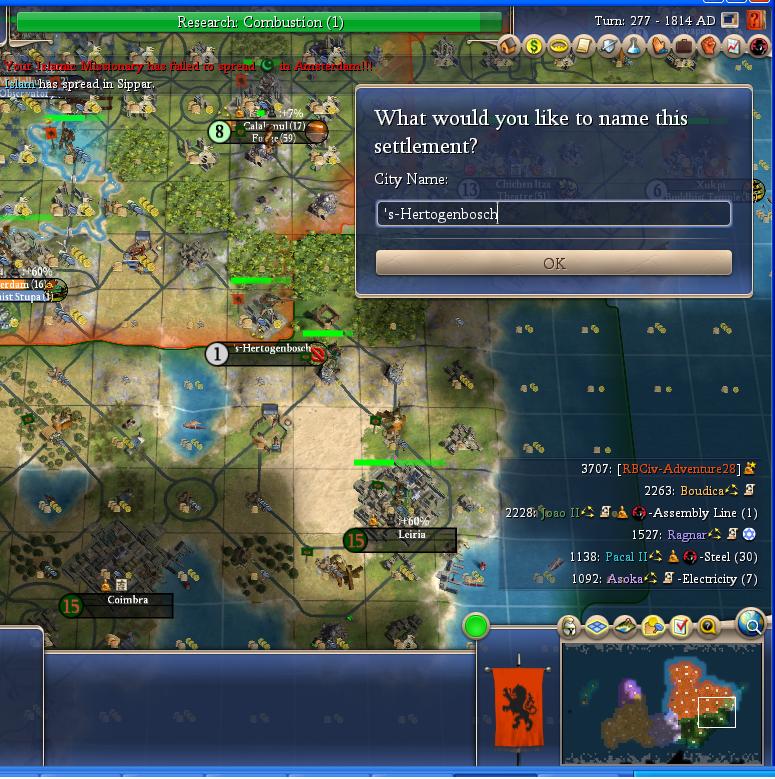
Task: Open the Victory Conditions fist icon
Action: 709,46
